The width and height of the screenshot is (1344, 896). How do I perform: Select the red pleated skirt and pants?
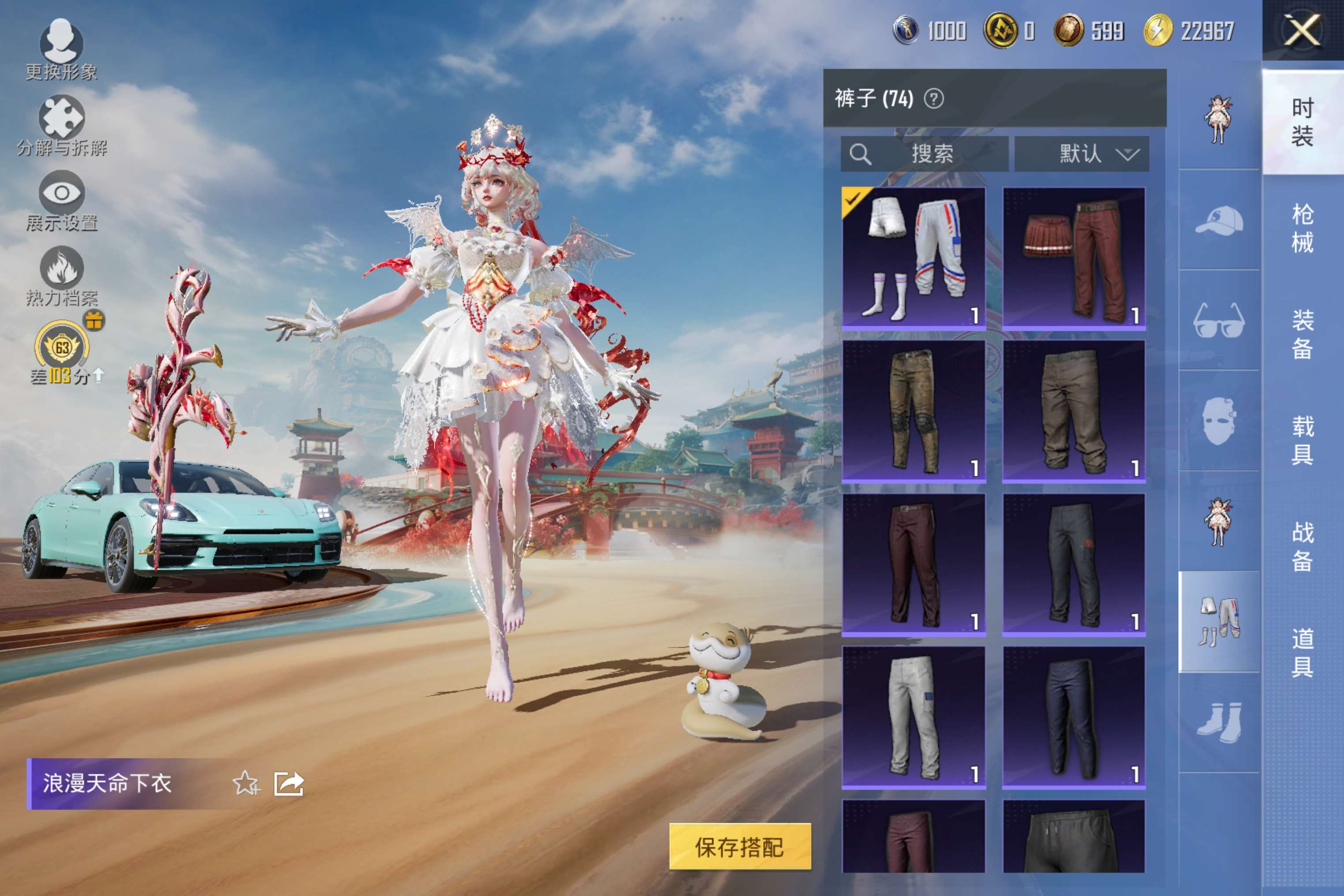1074,258
